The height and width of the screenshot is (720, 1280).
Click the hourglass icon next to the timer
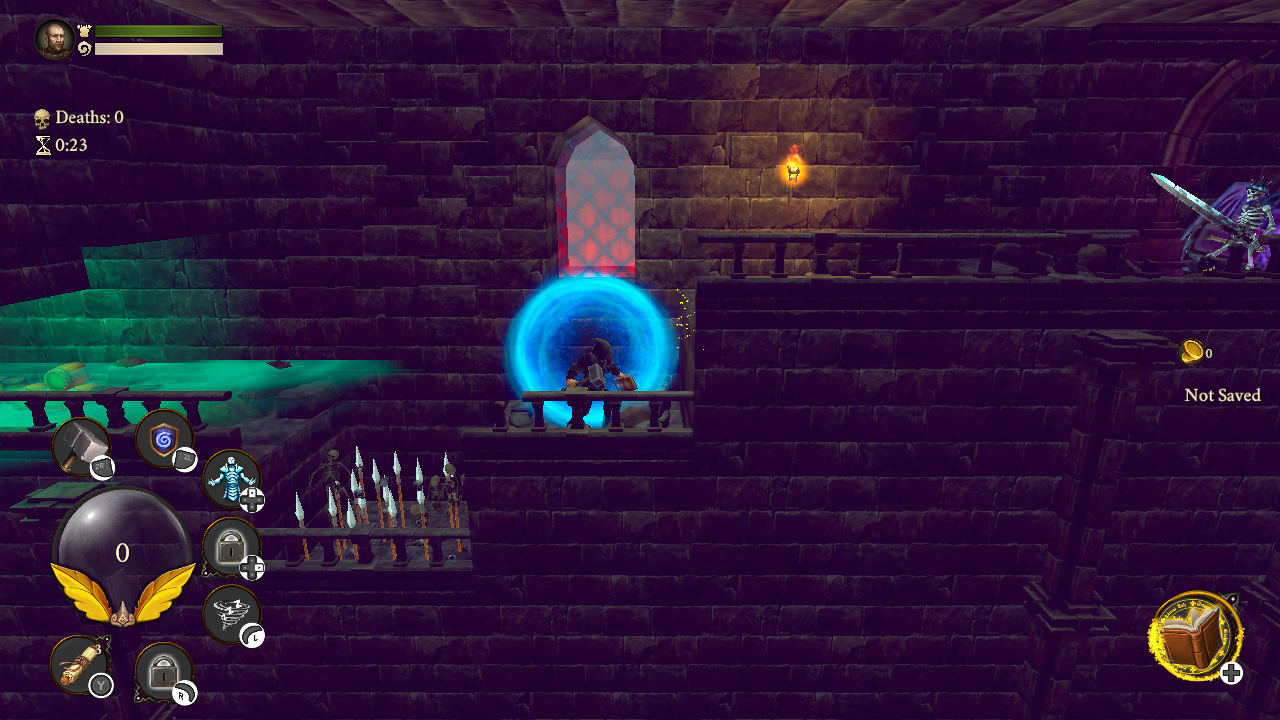[44, 145]
